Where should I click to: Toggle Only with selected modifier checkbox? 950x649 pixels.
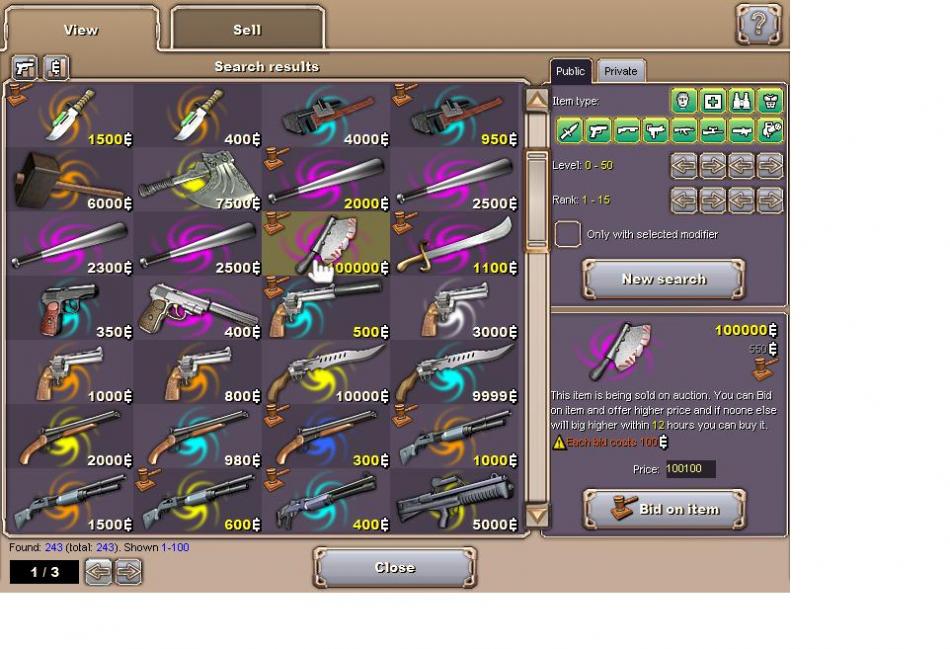567,234
